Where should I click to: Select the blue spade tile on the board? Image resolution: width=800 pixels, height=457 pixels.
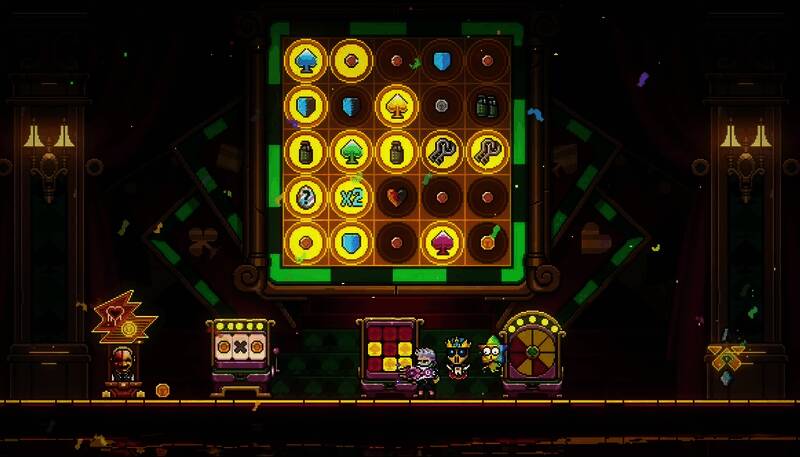click(305, 60)
